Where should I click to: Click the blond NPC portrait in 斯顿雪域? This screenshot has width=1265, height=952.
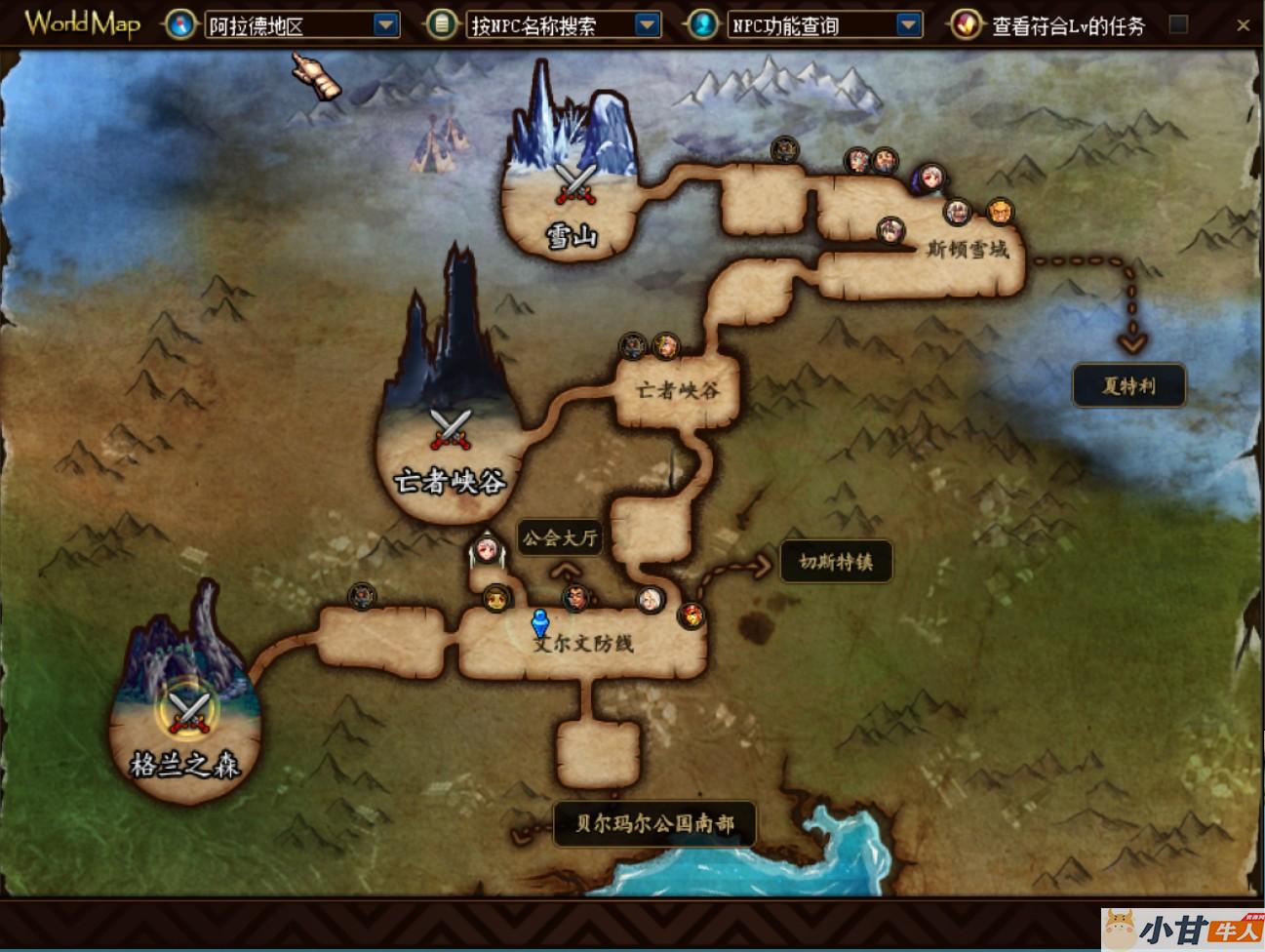coord(1000,211)
